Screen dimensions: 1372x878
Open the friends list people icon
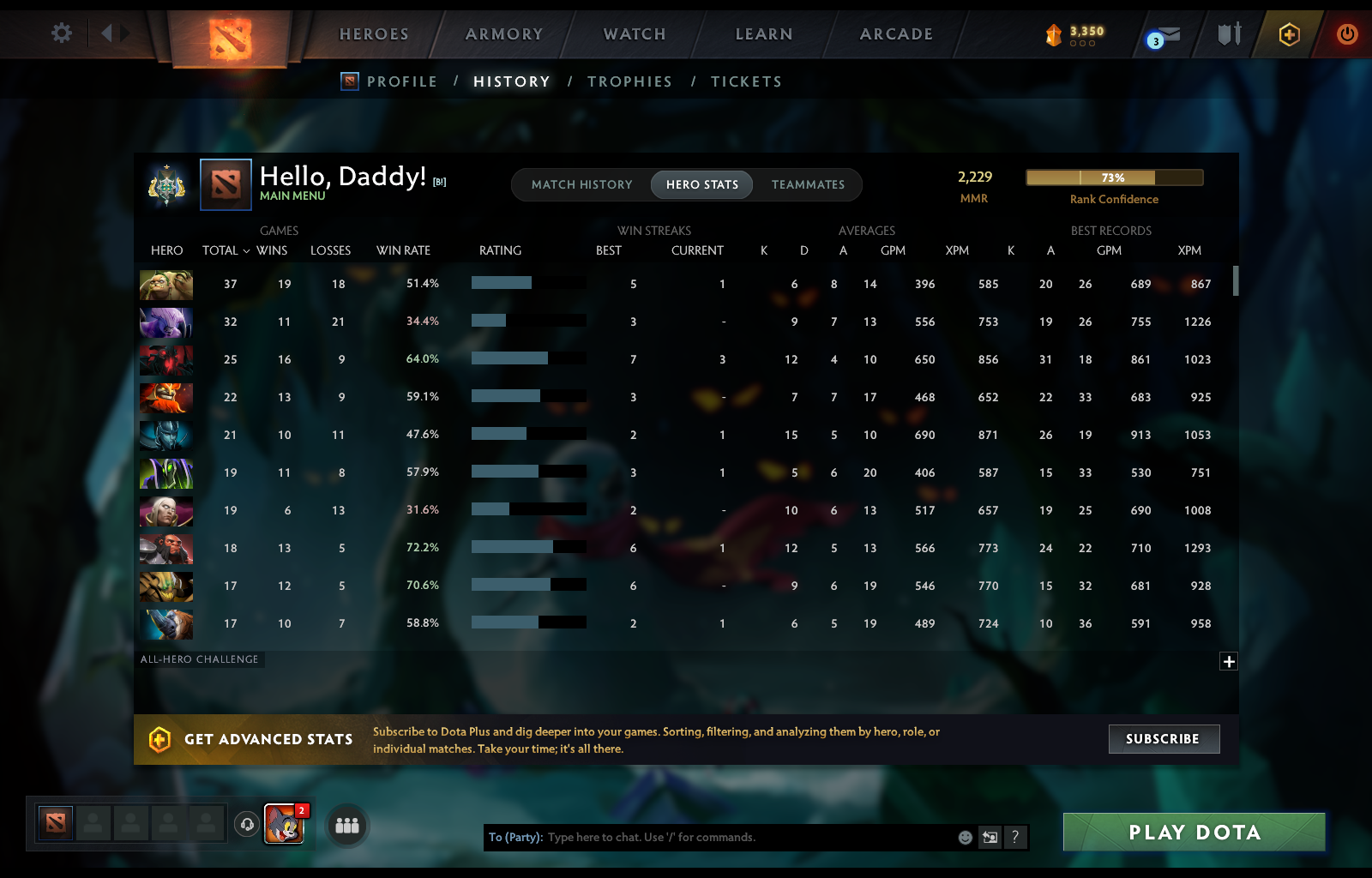pos(346,826)
